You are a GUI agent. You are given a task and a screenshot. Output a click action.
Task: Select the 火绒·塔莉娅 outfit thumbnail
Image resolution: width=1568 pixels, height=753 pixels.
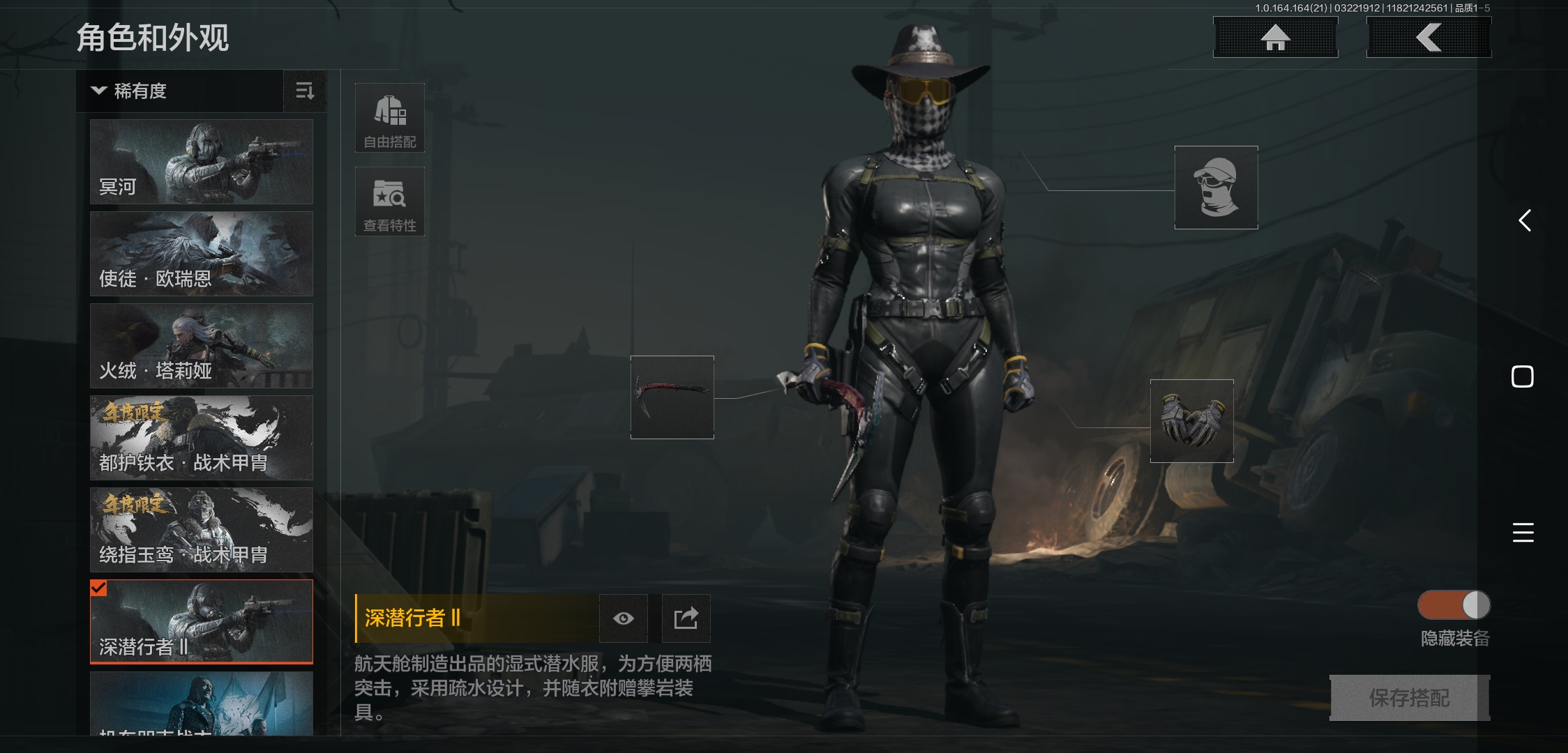pyautogui.click(x=201, y=346)
